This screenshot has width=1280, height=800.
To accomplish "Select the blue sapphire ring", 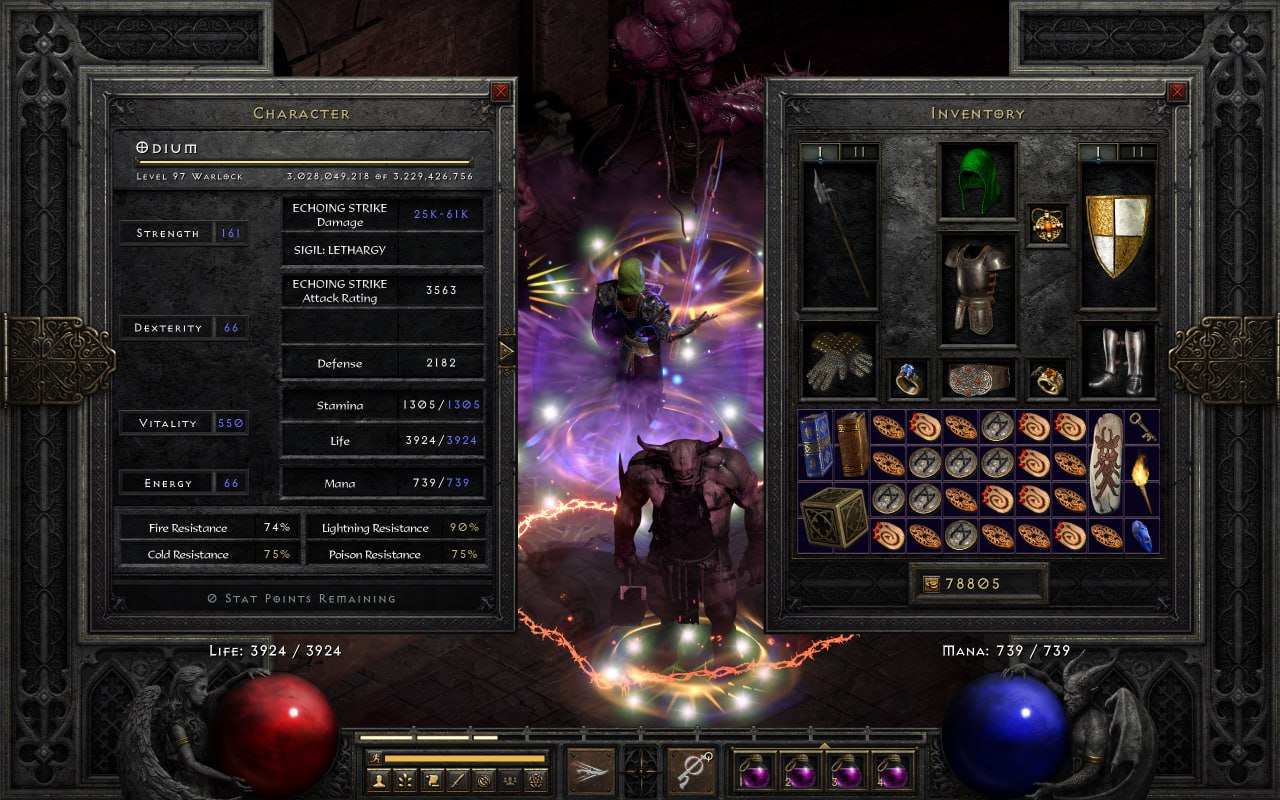I will (908, 379).
